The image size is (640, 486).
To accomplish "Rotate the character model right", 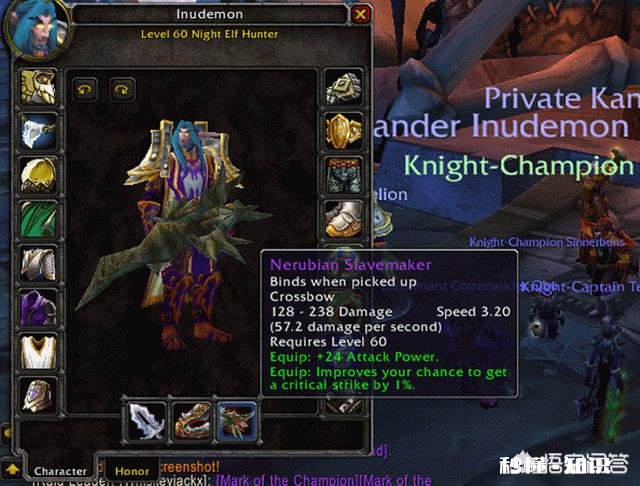I will point(122,89).
